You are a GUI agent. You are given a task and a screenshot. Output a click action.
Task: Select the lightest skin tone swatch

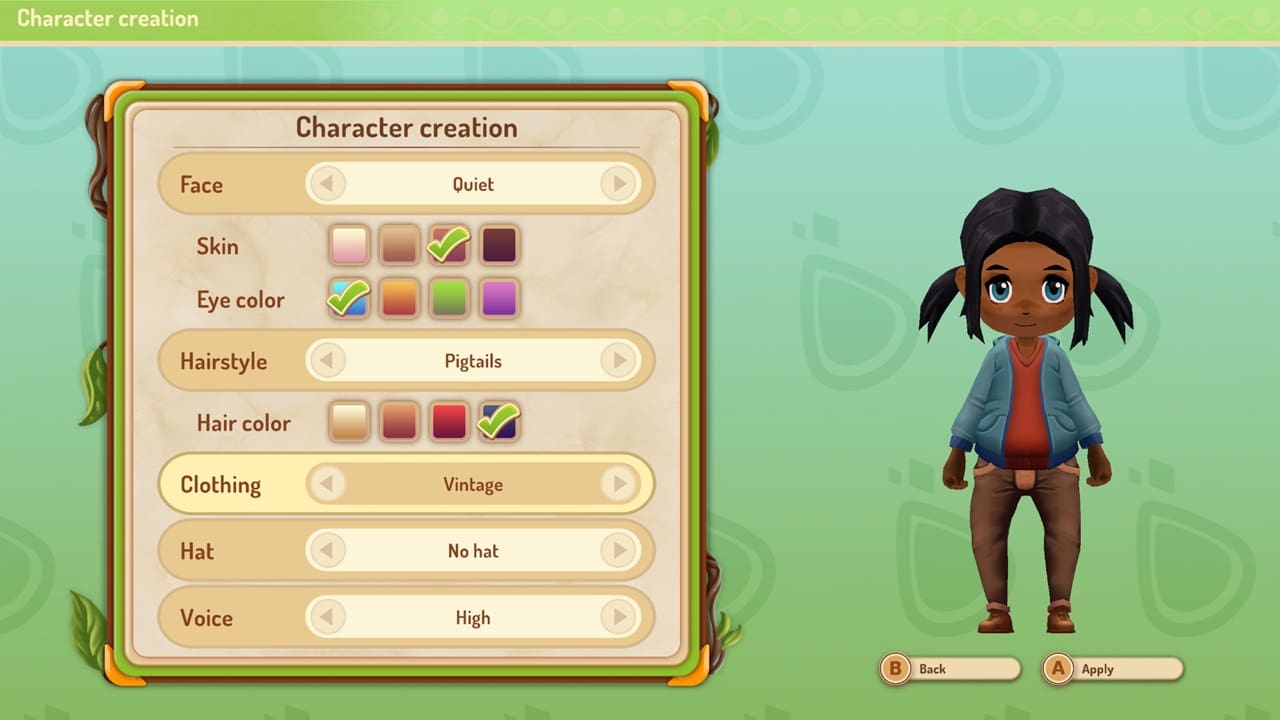point(348,245)
